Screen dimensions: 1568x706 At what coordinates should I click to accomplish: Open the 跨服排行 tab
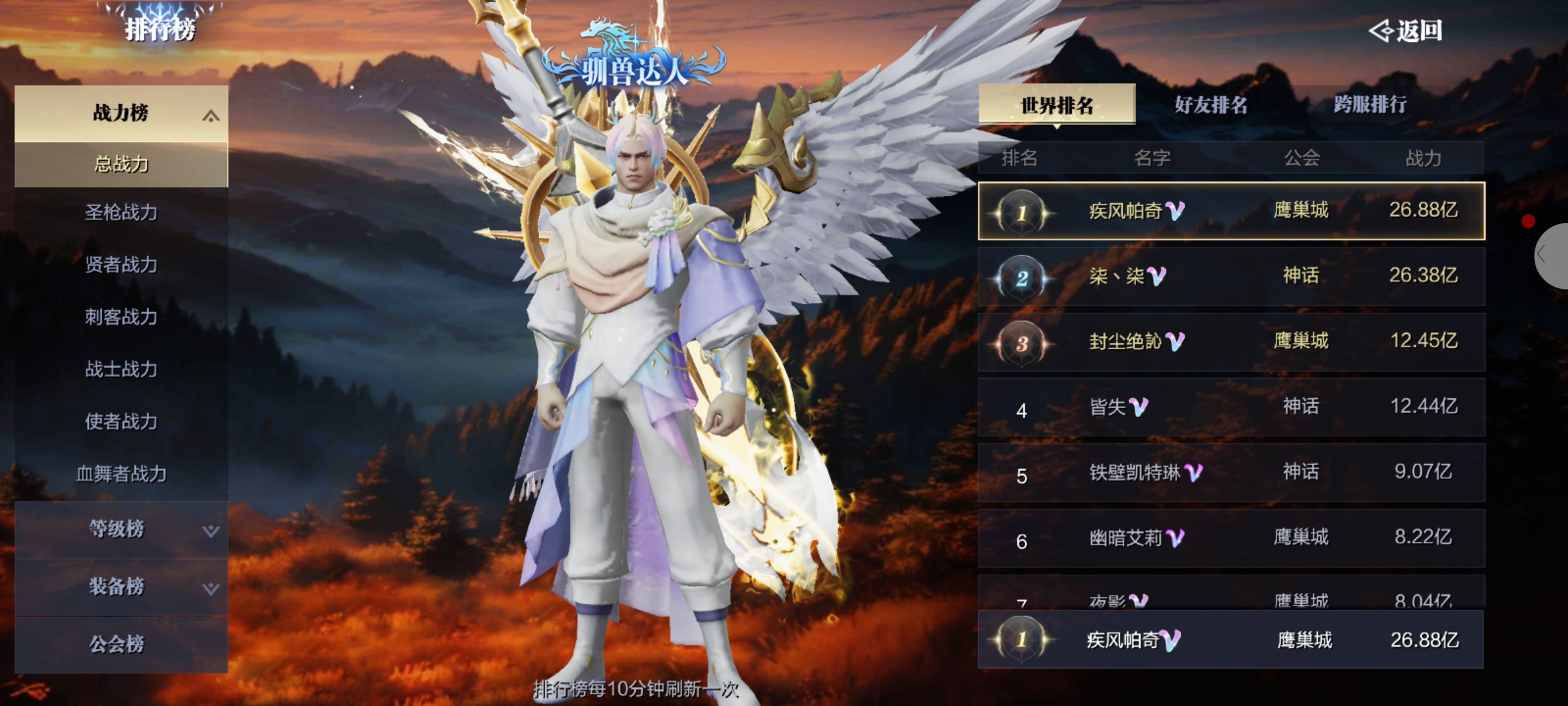click(1370, 105)
